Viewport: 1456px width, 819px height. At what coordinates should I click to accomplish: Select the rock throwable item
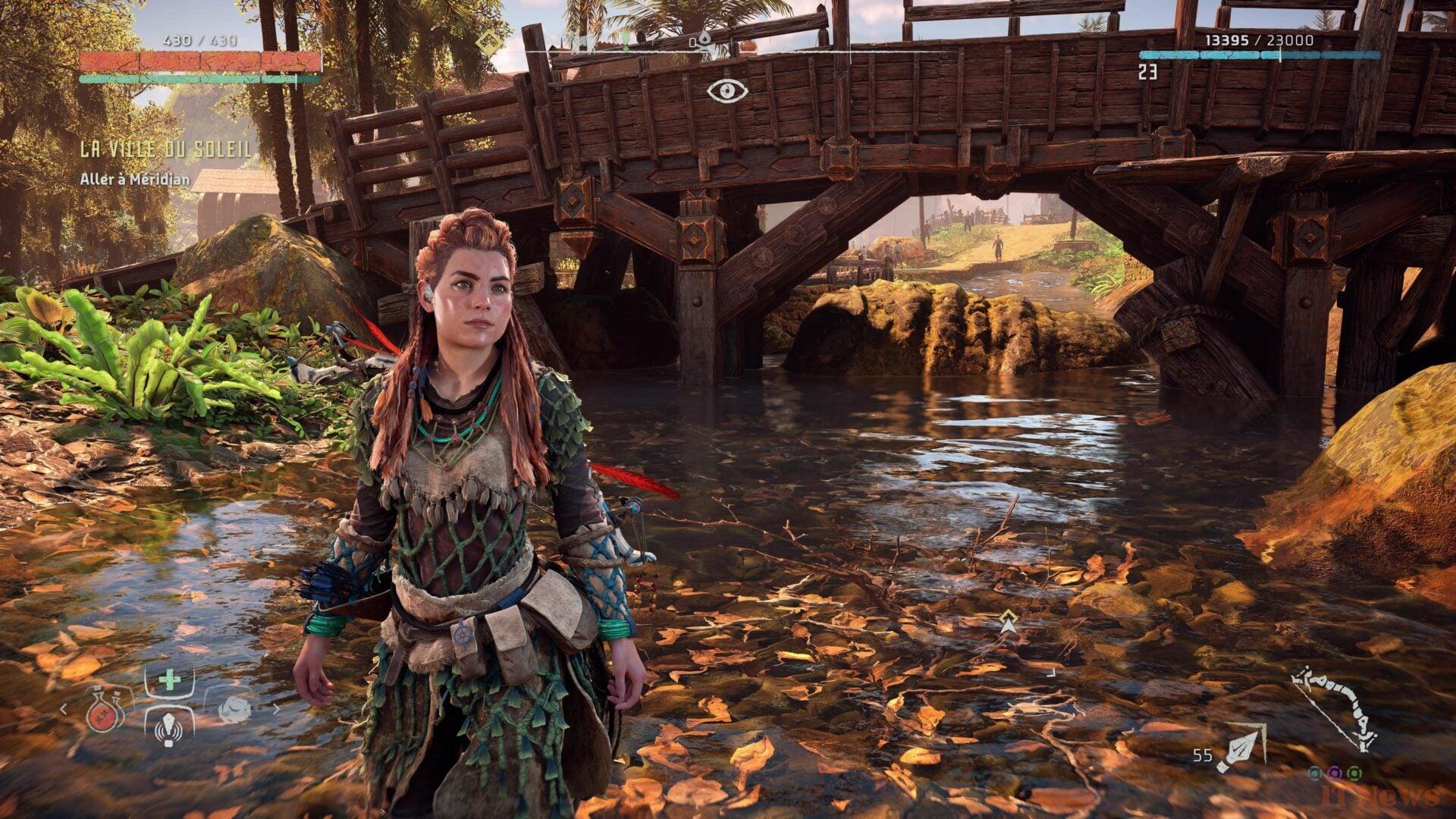pyautogui.click(x=234, y=710)
